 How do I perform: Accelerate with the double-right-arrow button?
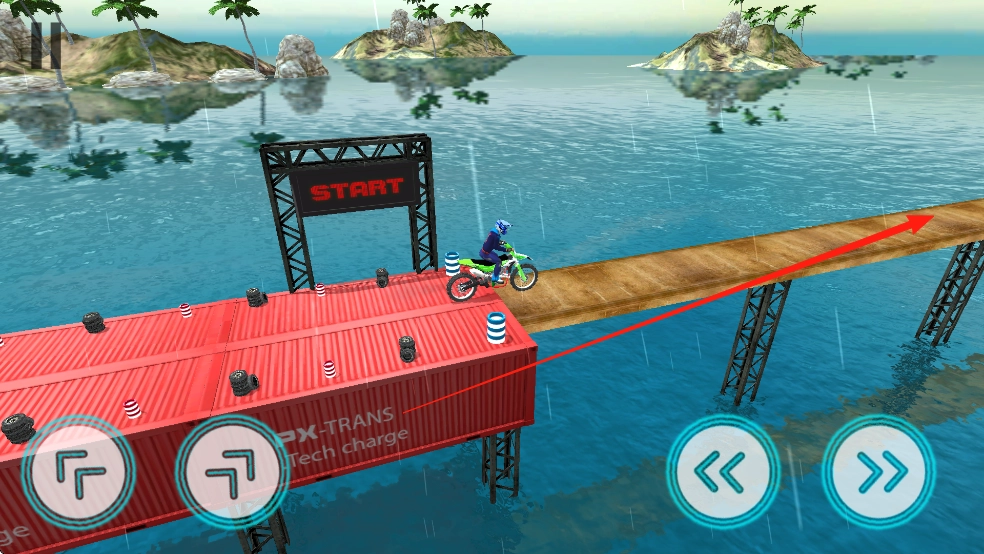click(879, 471)
